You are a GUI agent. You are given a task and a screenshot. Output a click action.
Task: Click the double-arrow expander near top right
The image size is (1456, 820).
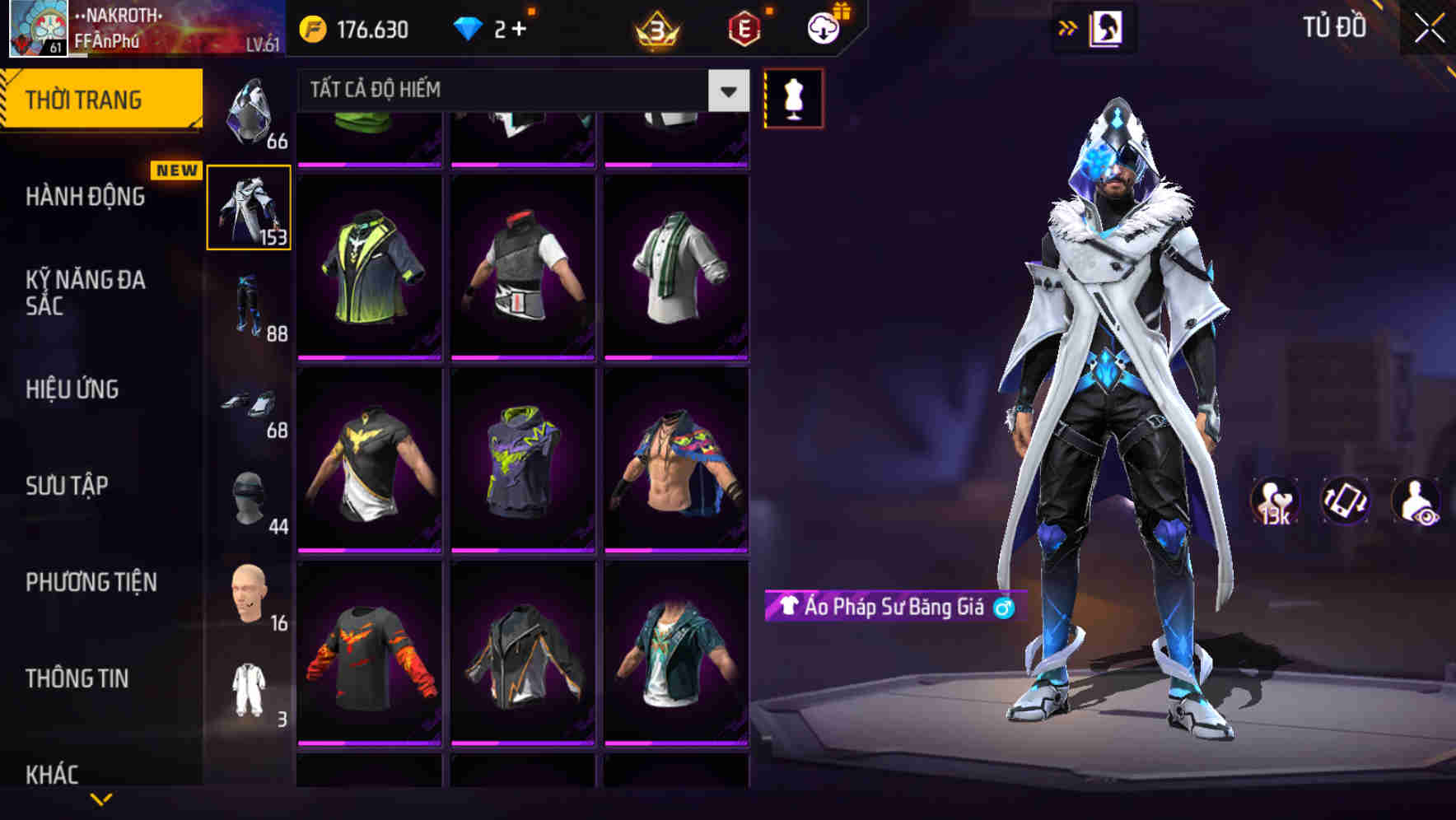click(x=1068, y=26)
